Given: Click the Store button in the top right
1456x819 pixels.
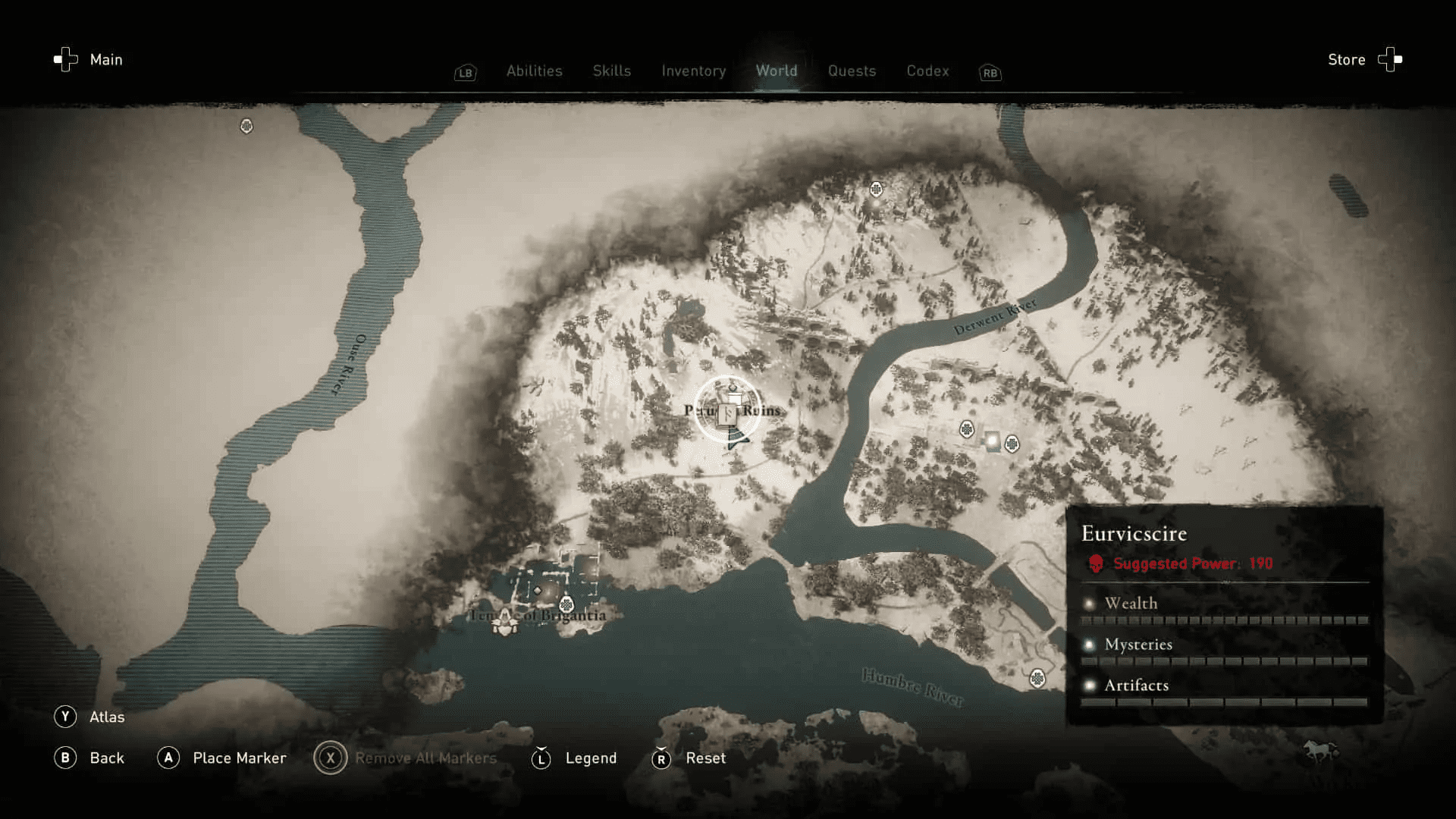Looking at the screenshot, I should [x=1346, y=59].
